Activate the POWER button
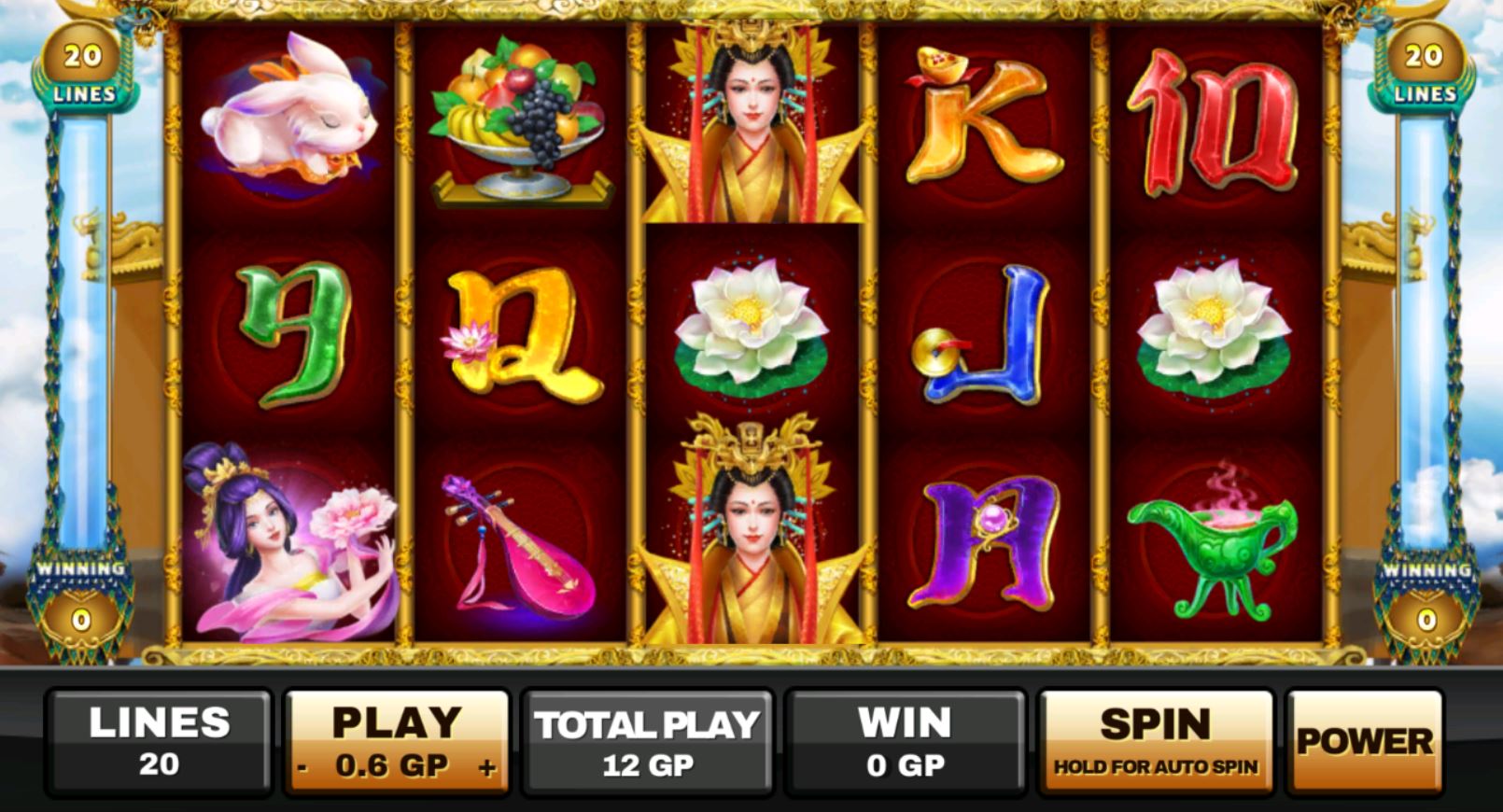Image resolution: width=1503 pixels, height=812 pixels. click(1364, 742)
